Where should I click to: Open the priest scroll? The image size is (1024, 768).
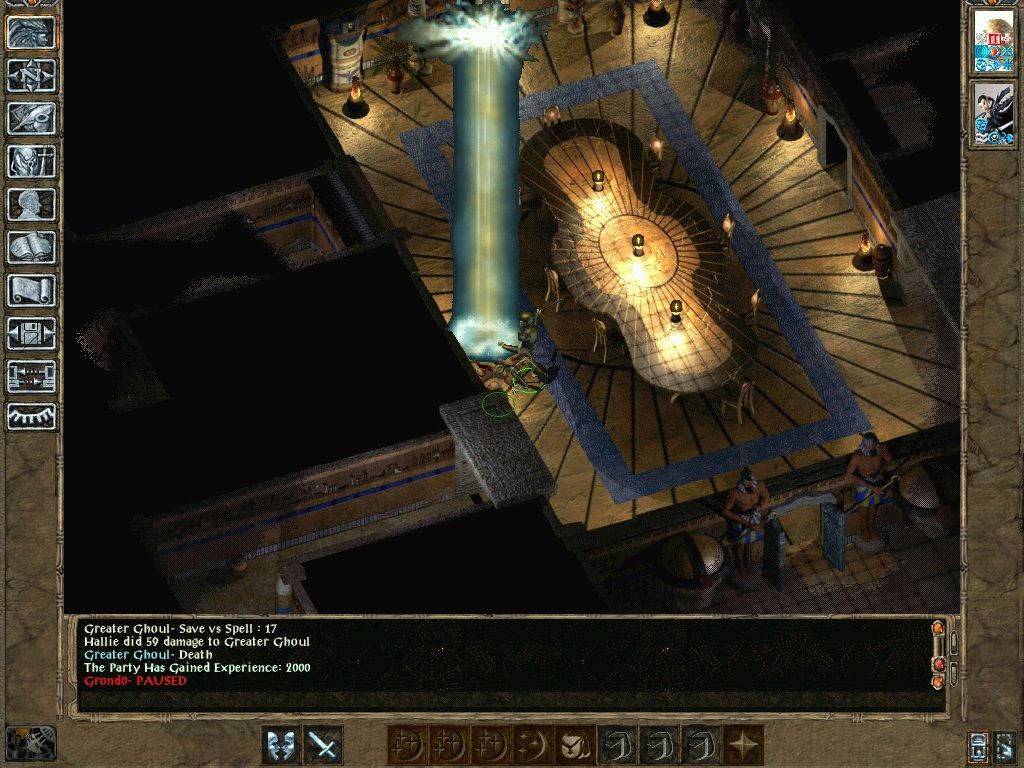(32, 290)
